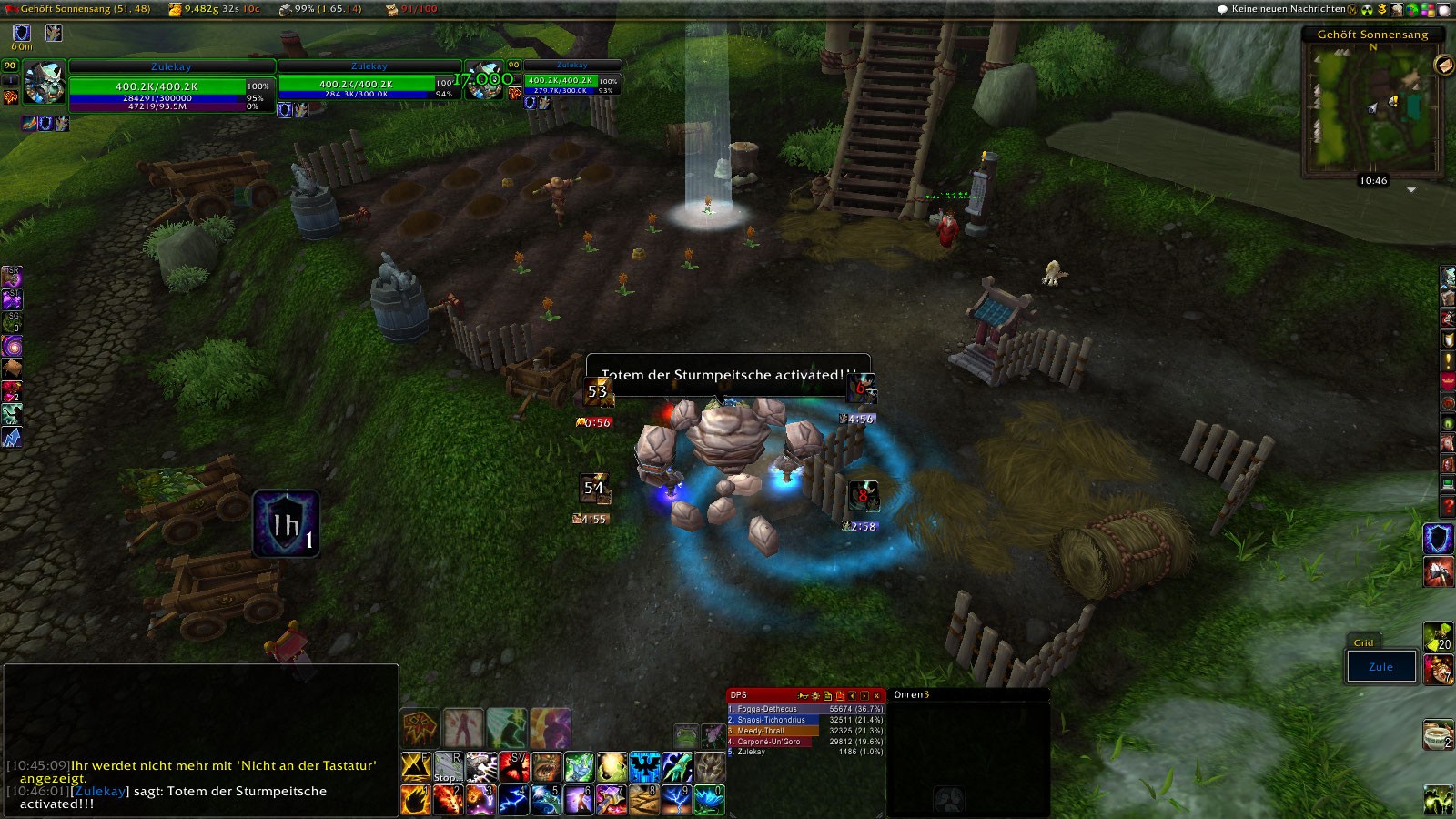1456x819 pixels.
Task: Click the gold amount display in top bar
Action: [x=215, y=9]
